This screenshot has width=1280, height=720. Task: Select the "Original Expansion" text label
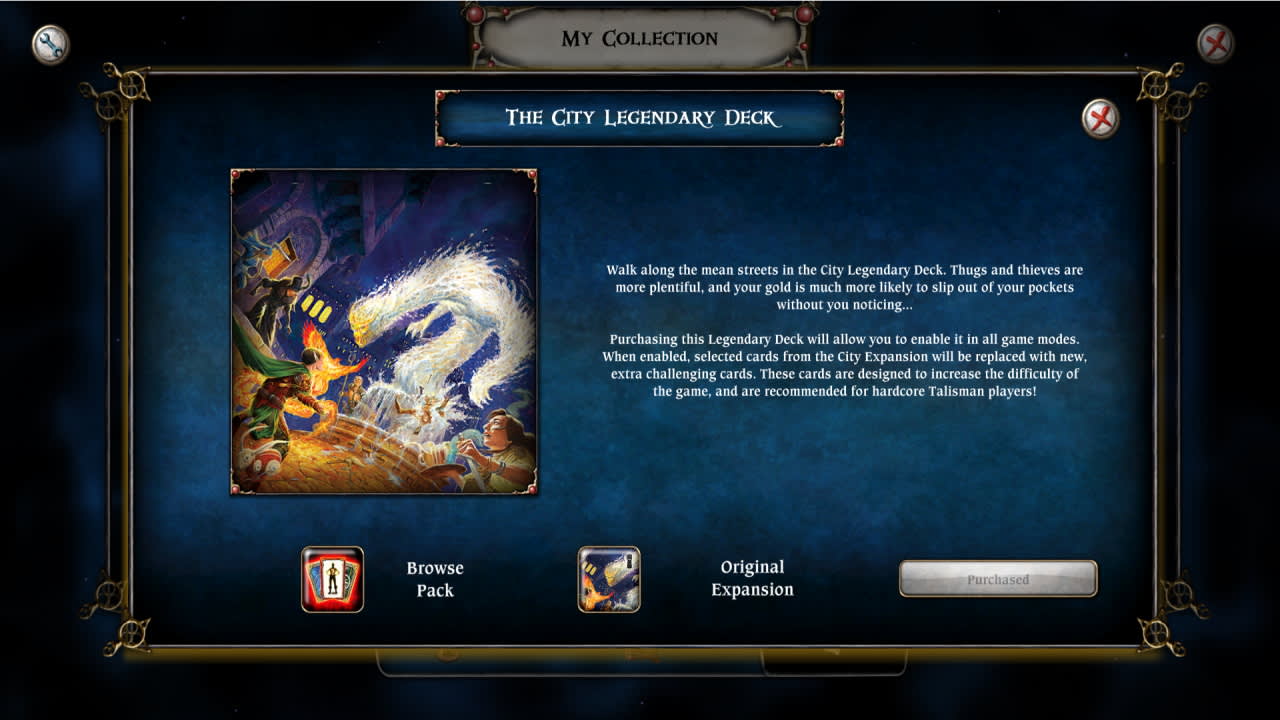pos(751,578)
